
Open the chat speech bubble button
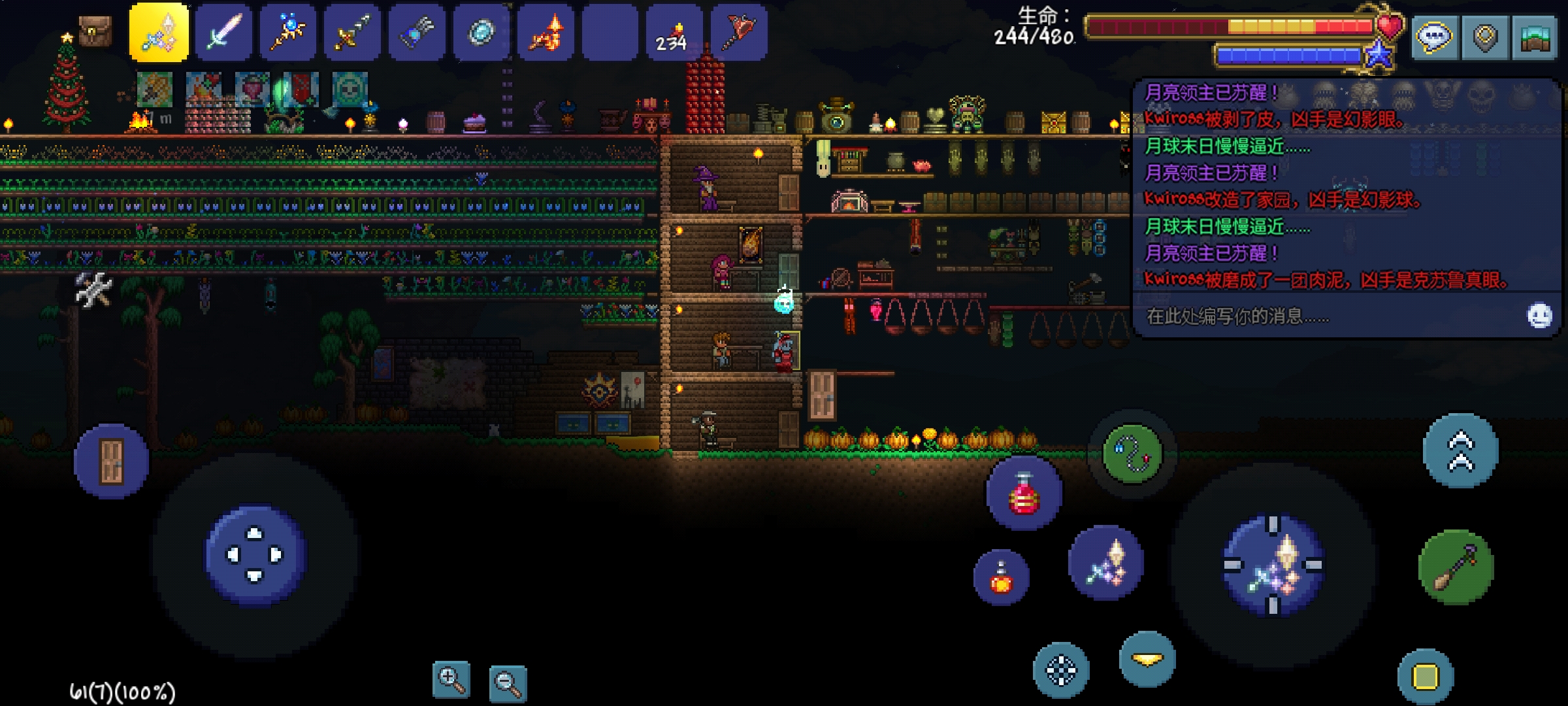click(1435, 37)
